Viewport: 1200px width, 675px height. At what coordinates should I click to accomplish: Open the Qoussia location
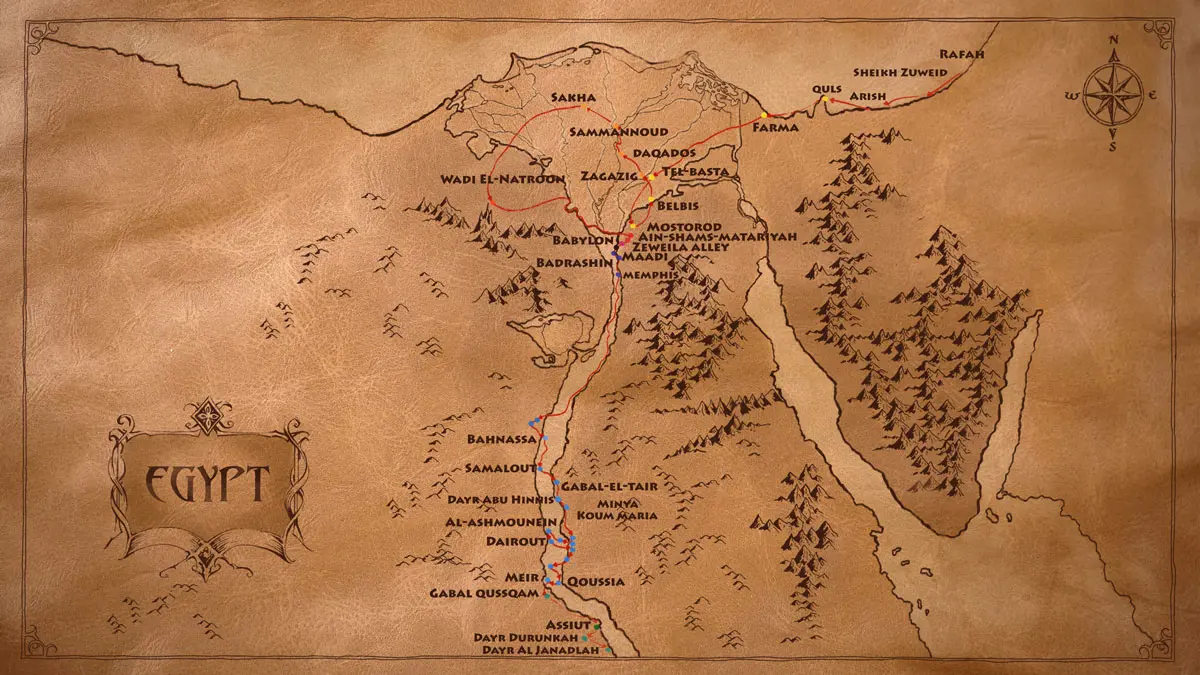point(560,581)
